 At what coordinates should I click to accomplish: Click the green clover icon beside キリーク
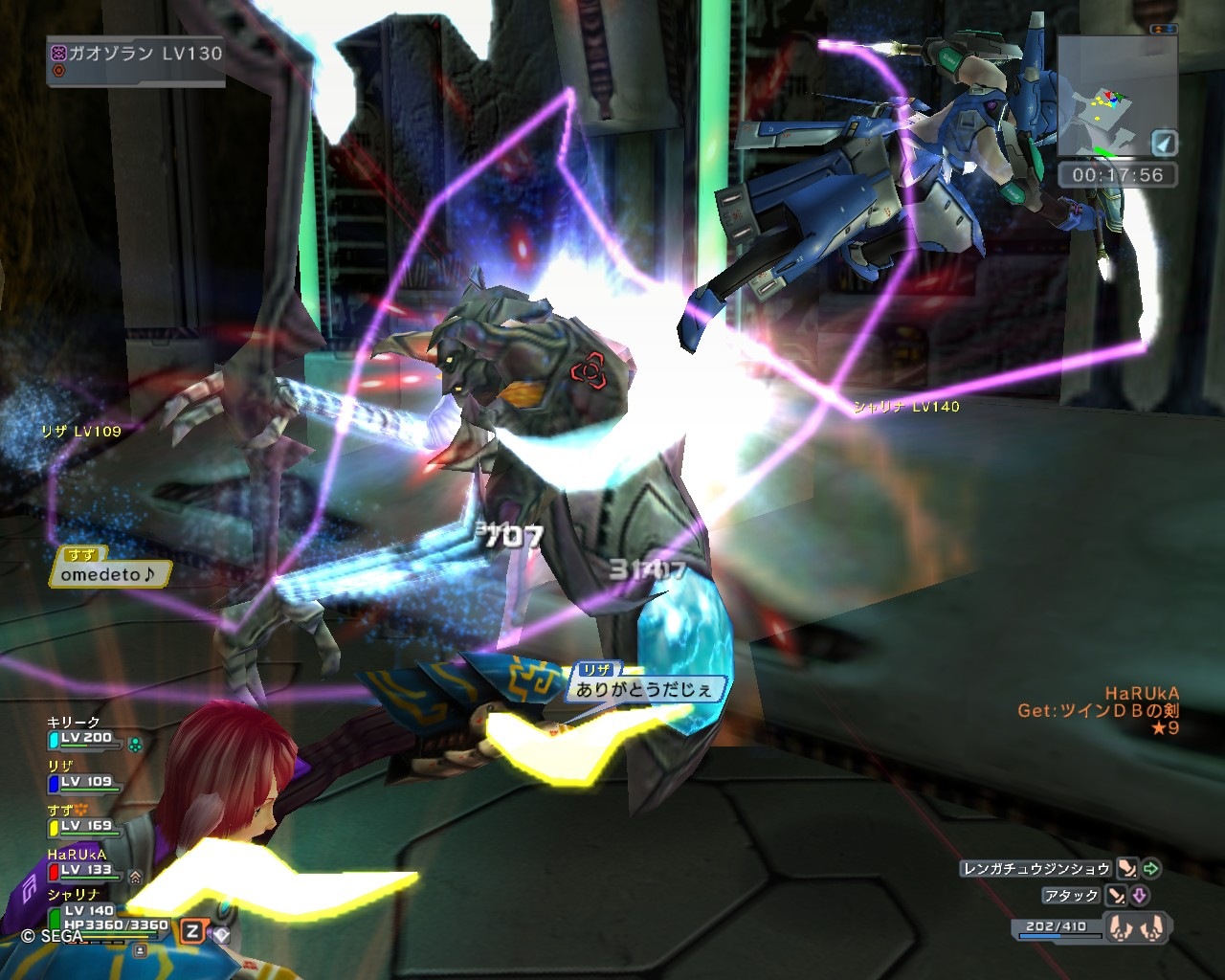pyautogui.click(x=135, y=744)
